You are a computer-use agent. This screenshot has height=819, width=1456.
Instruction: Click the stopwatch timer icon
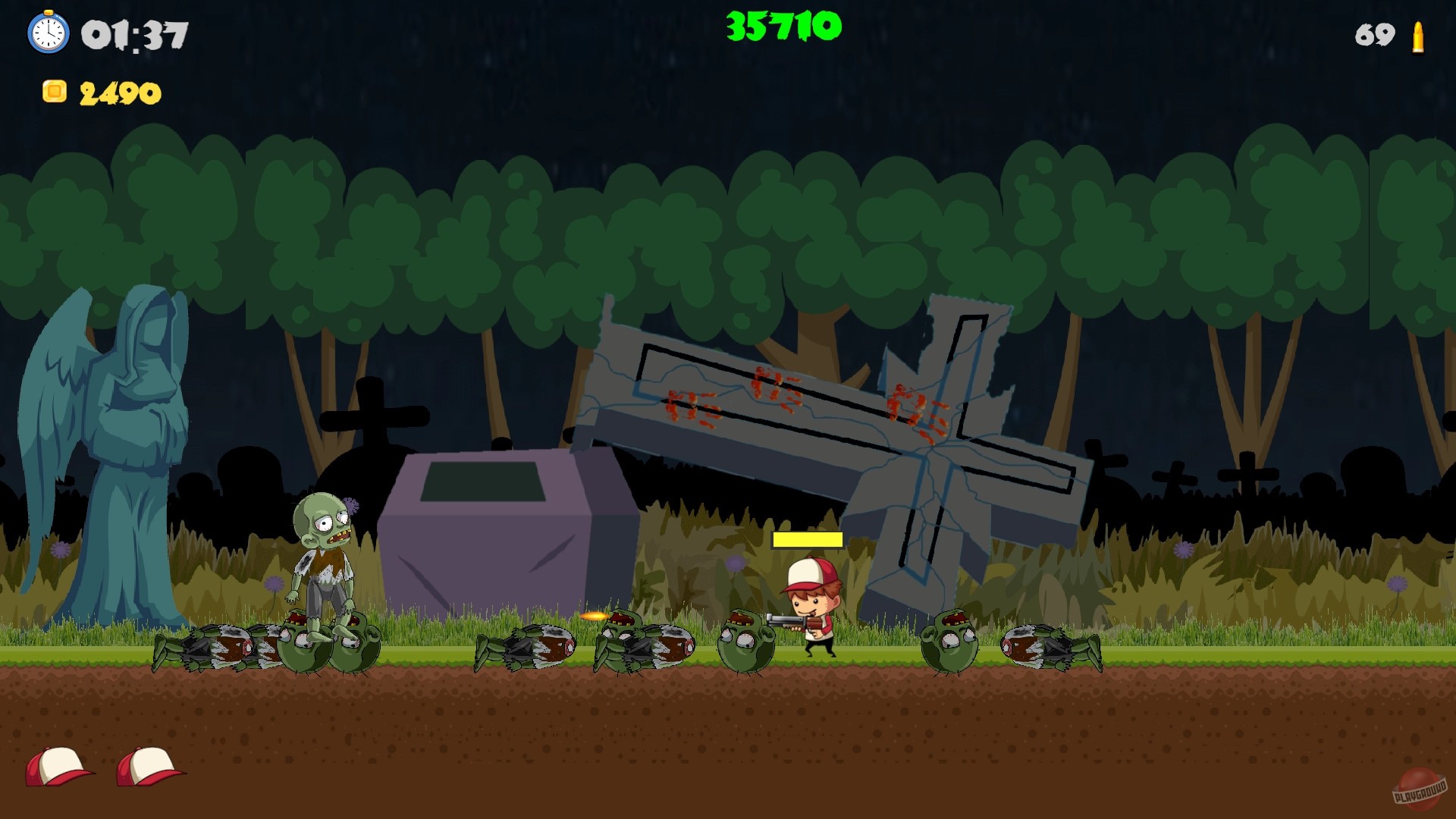click(49, 34)
